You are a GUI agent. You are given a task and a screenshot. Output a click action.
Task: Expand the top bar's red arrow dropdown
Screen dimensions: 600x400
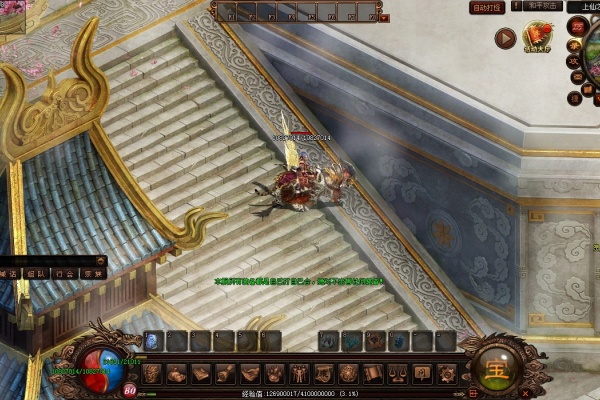384,17
